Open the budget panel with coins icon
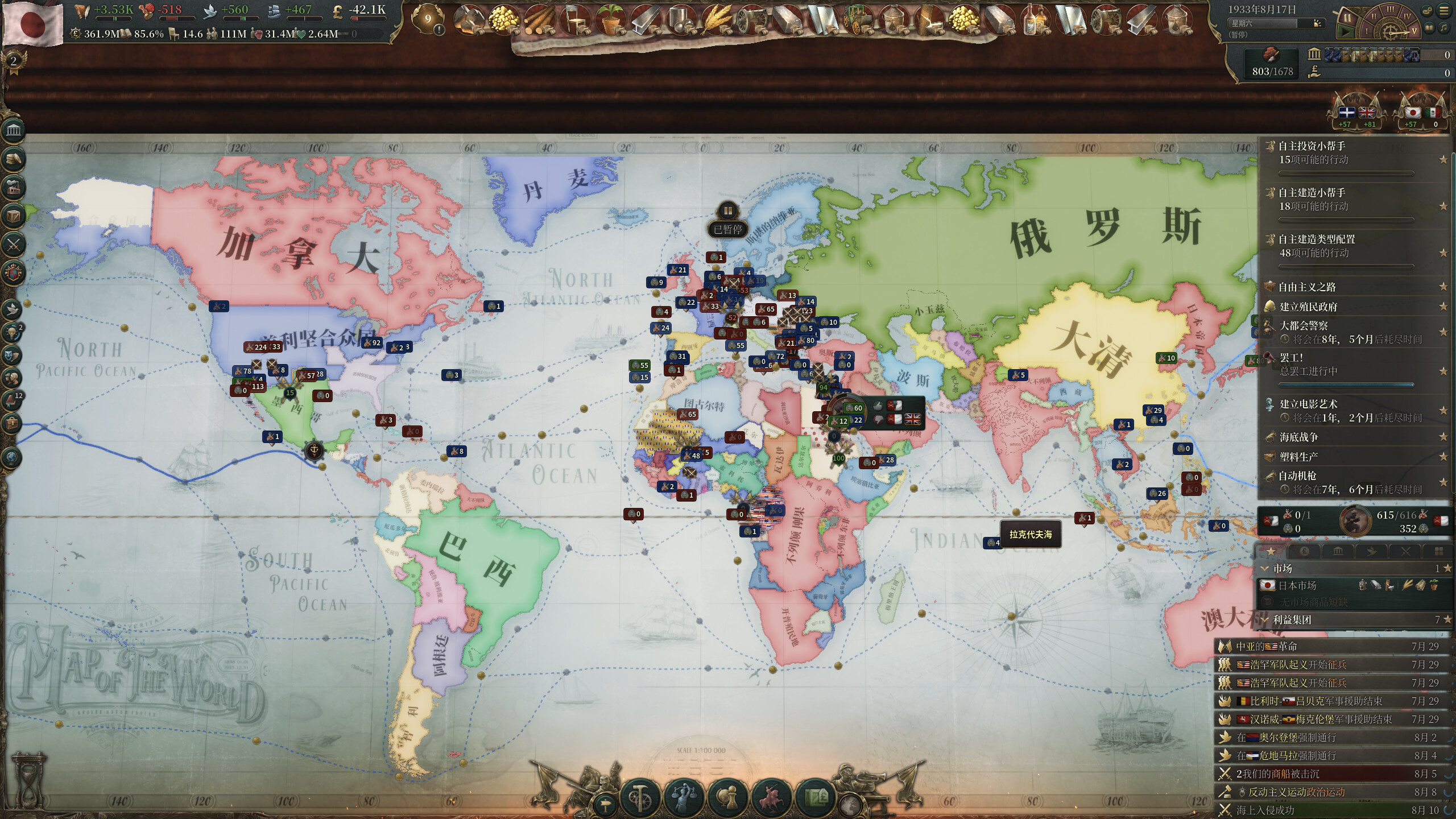The height and width of the screenshot is (819, 1456). point(14,159)
